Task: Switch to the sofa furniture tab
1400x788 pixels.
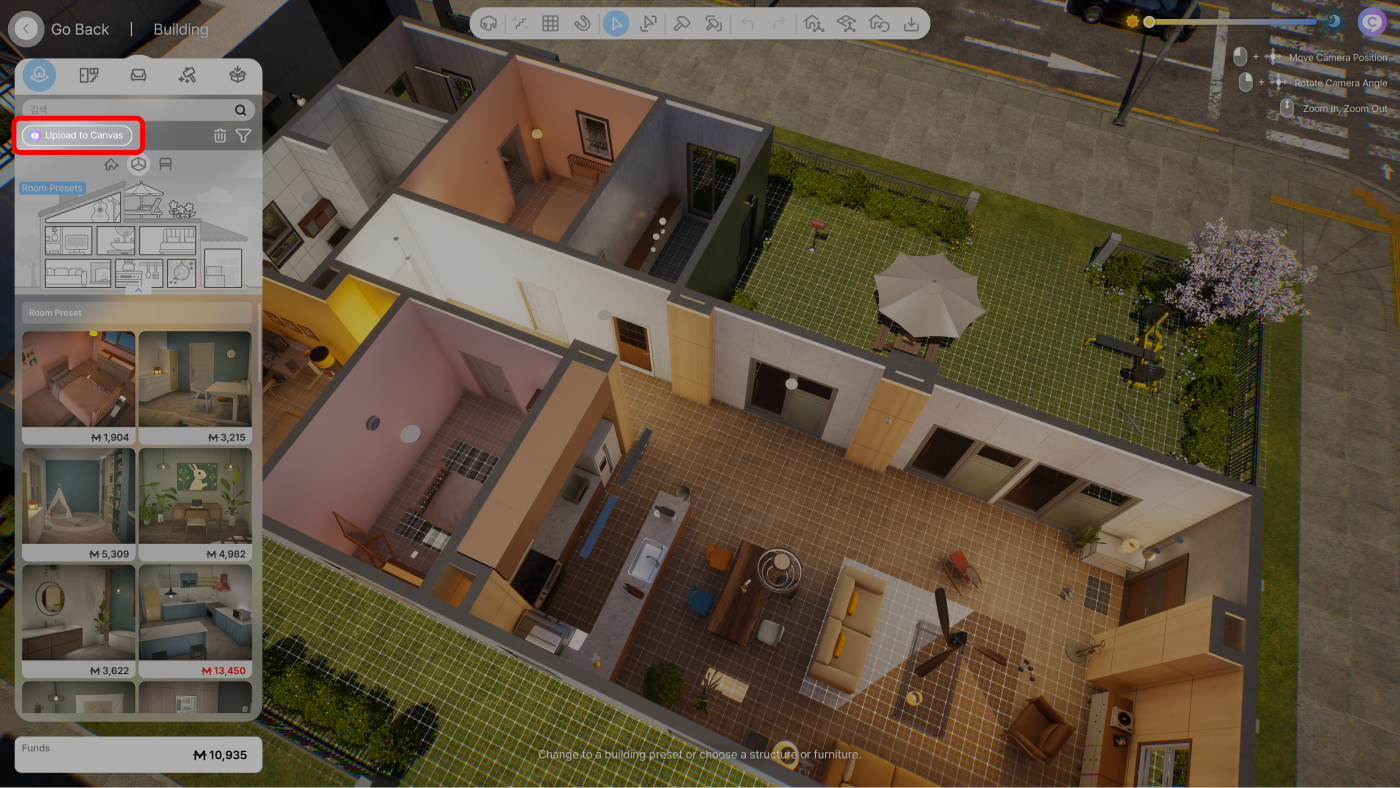Action: pos(139,75)
